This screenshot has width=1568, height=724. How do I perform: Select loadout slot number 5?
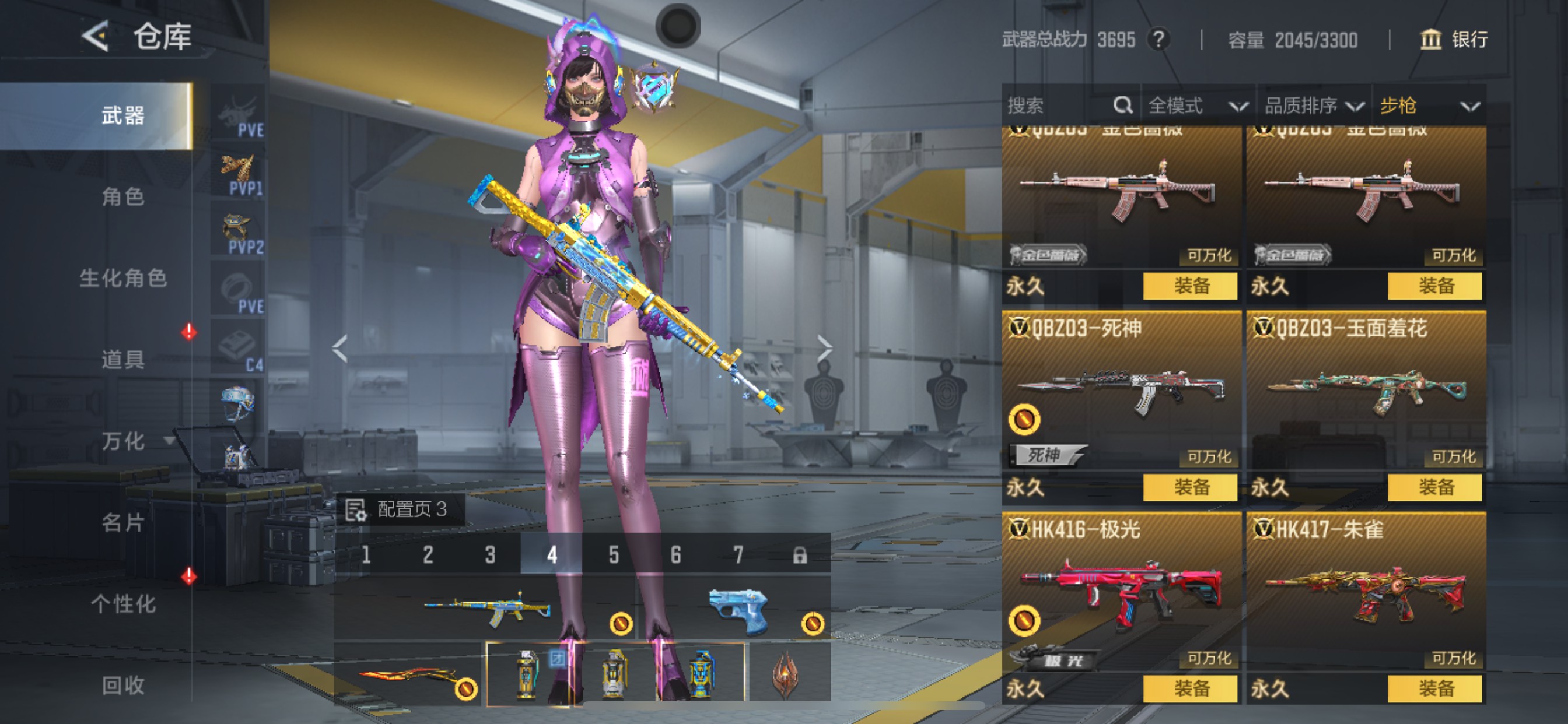coord(614,554)
